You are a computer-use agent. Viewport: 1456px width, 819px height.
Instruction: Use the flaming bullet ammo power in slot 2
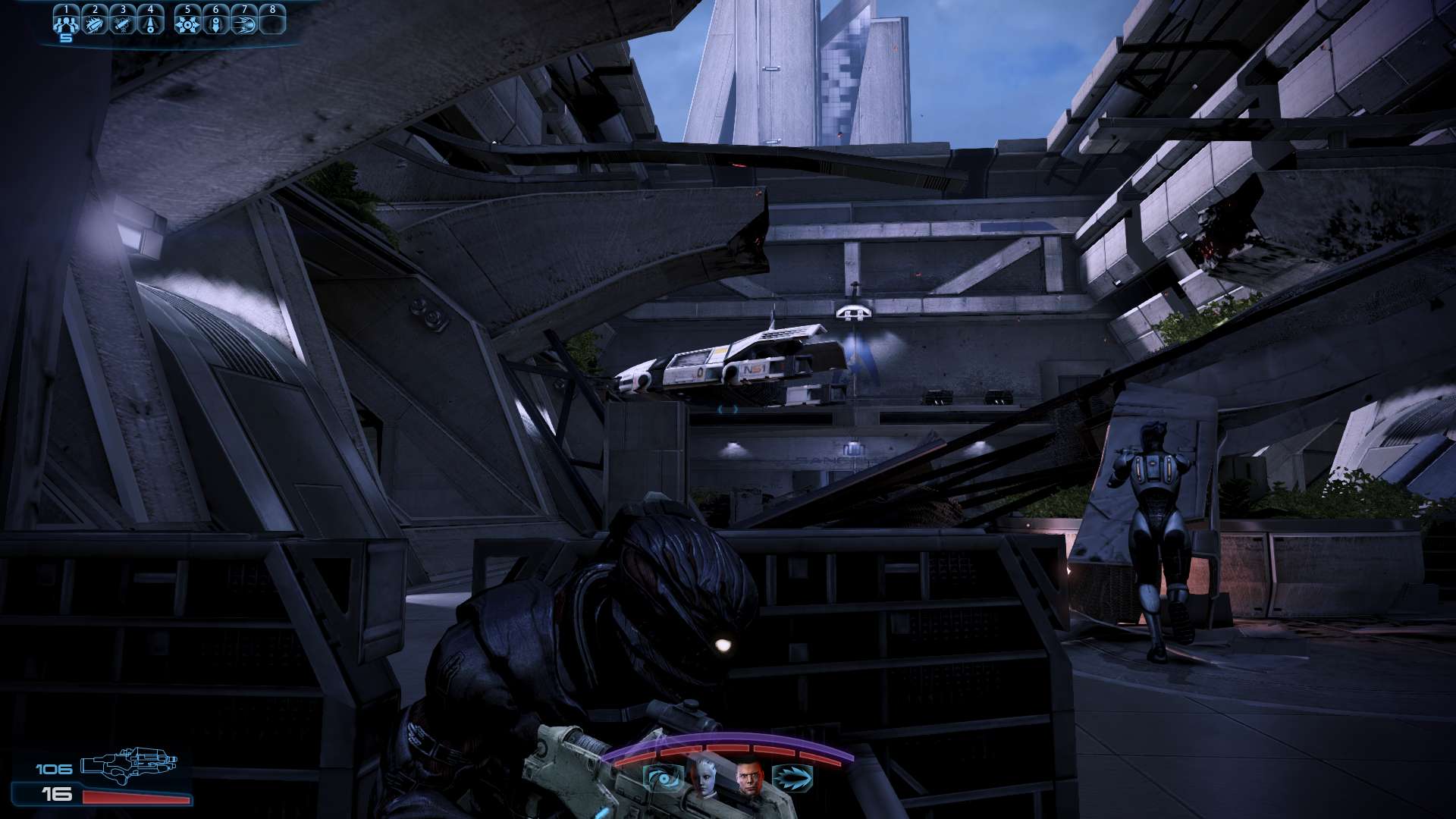click(x=95, y=23)
